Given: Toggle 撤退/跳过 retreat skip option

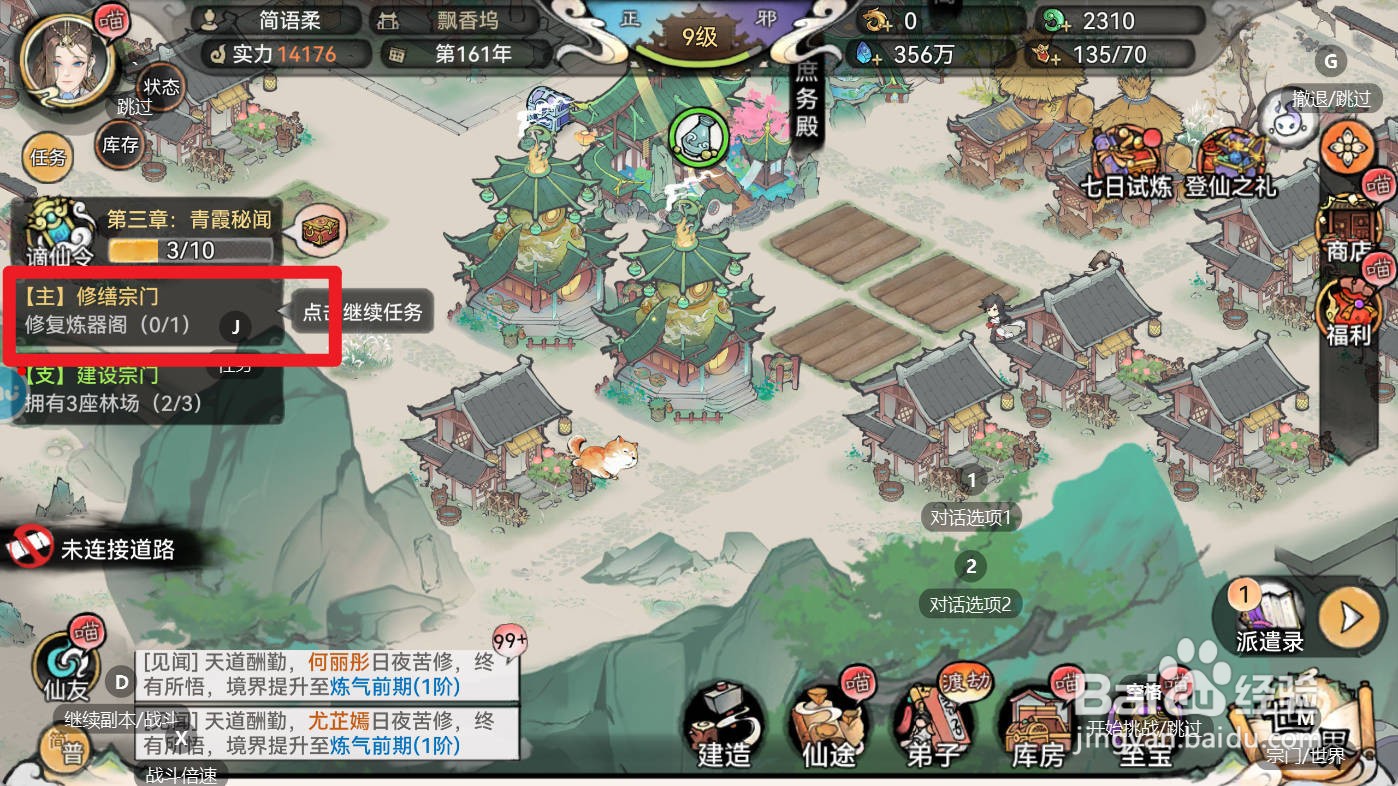Looking at the screenshot, I should (1330, 98).
